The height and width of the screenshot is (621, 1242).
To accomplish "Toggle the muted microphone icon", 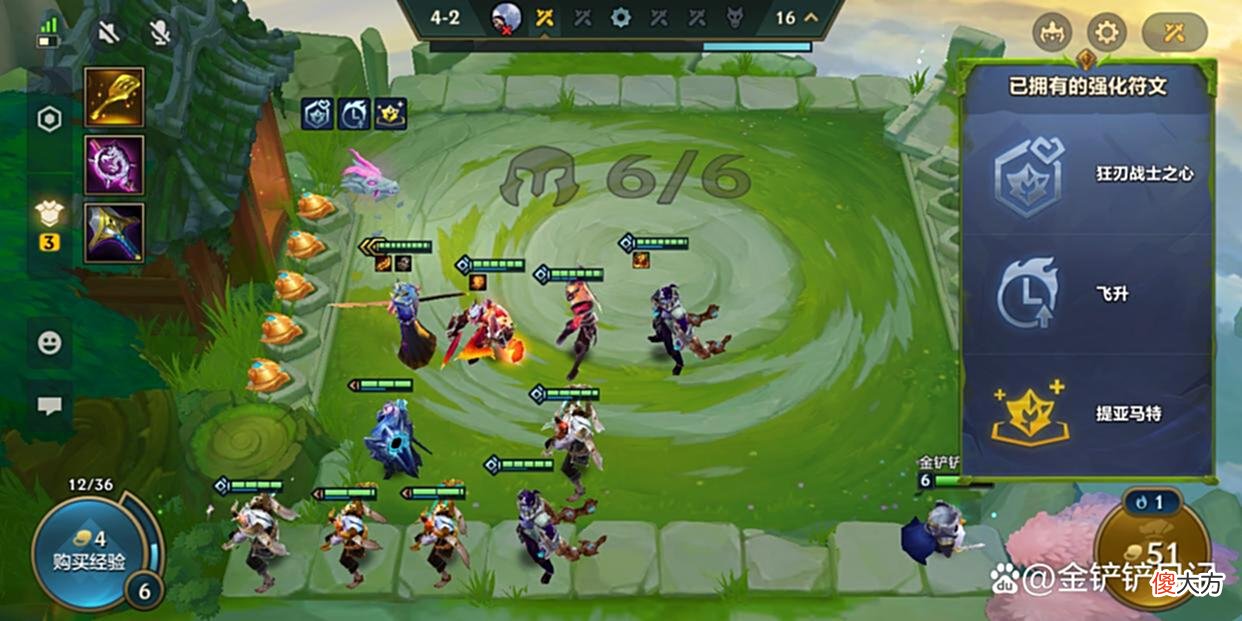I will pos(158,33).
